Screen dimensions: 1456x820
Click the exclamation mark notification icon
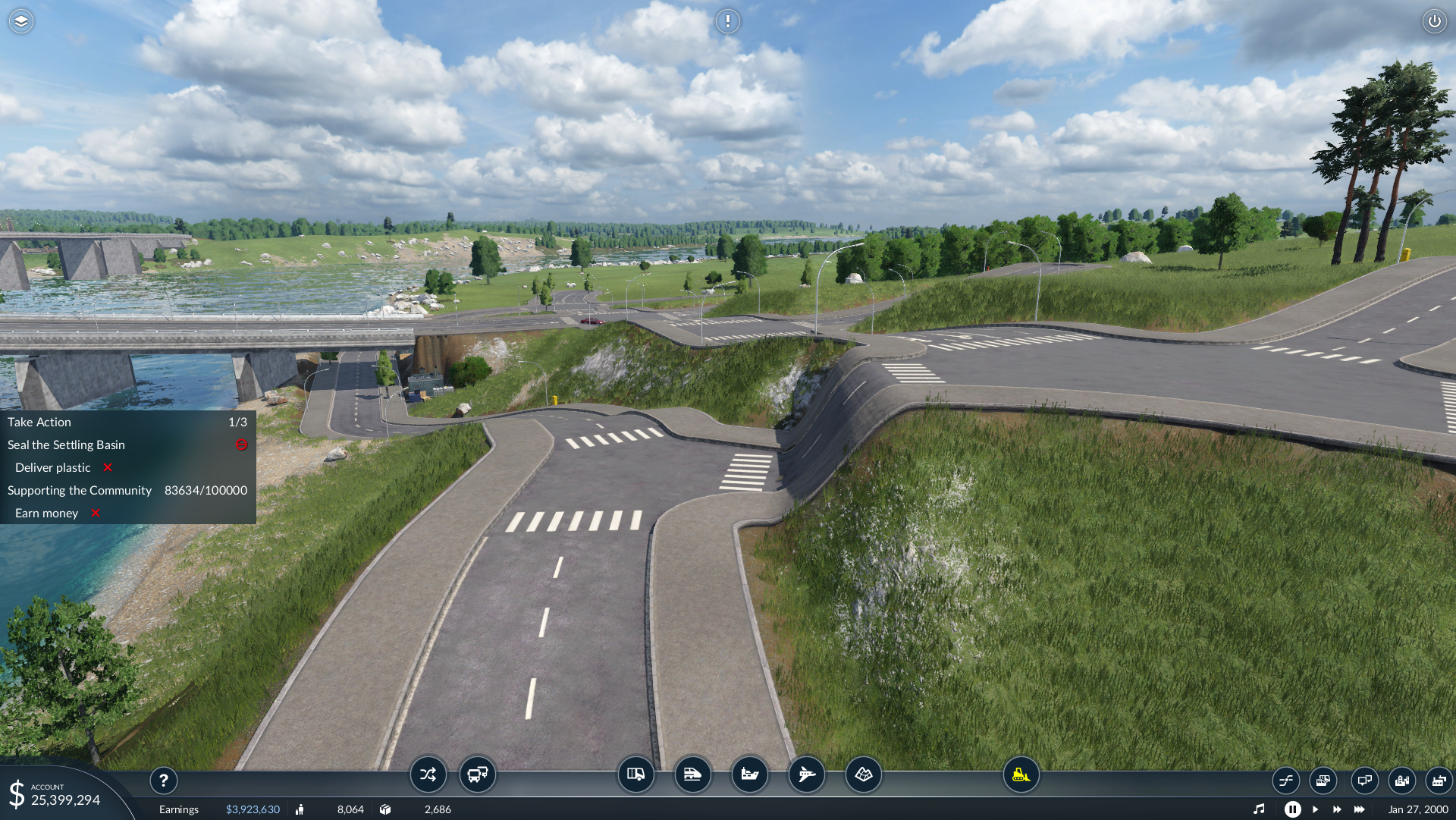(728, 21)
